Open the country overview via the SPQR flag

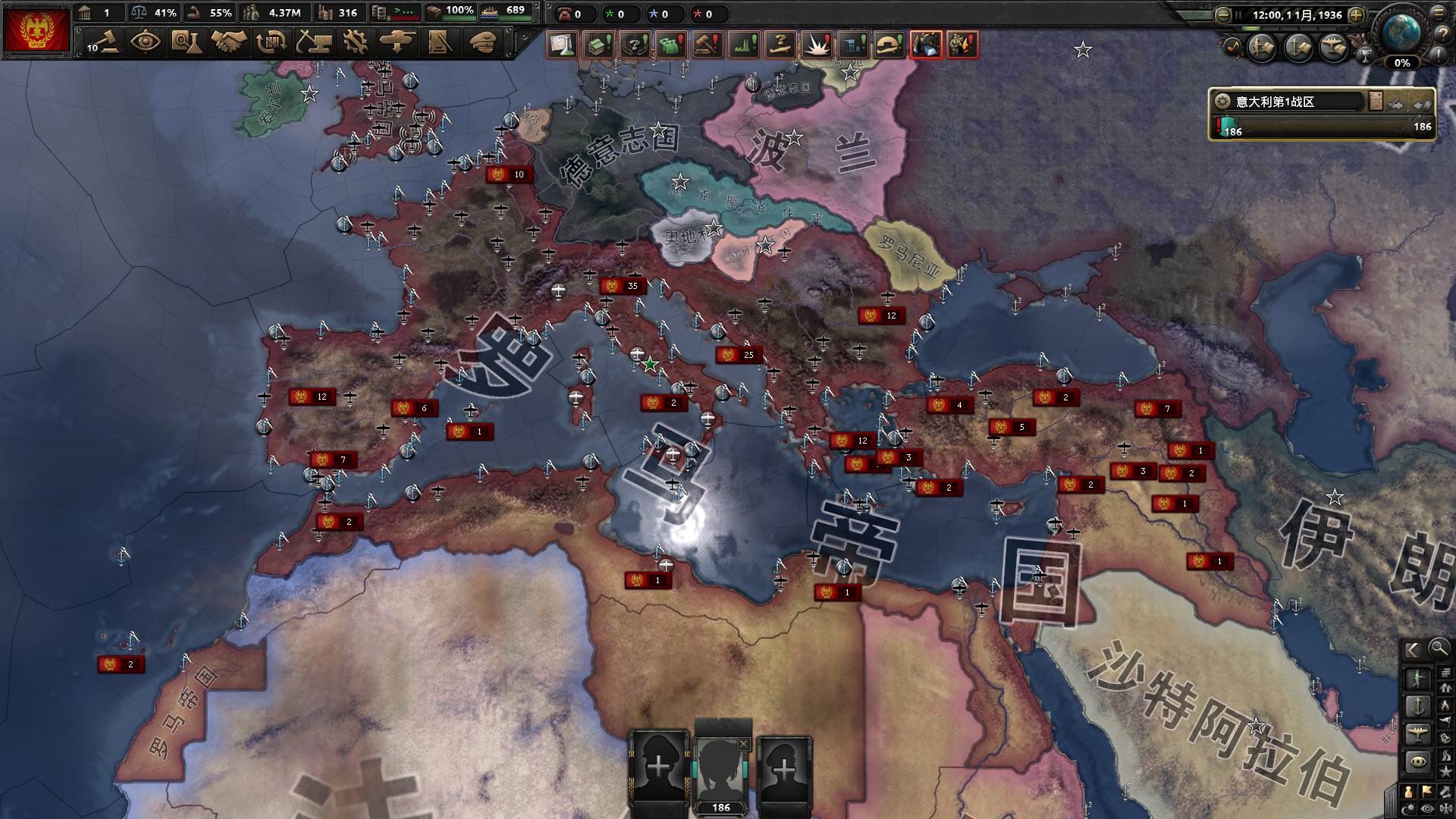36,30
